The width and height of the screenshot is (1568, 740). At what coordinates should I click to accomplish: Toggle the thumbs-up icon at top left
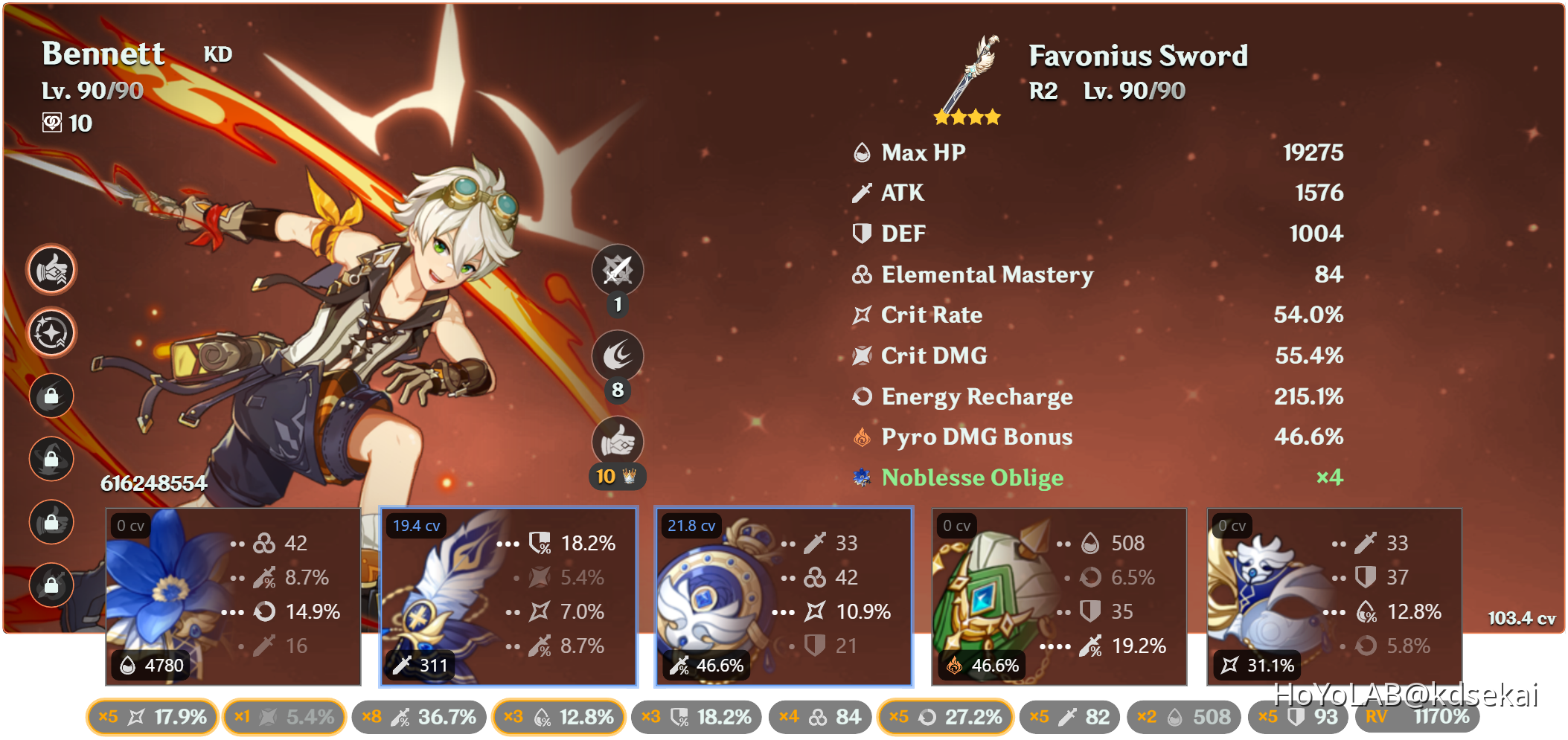(x=51, y=269)
